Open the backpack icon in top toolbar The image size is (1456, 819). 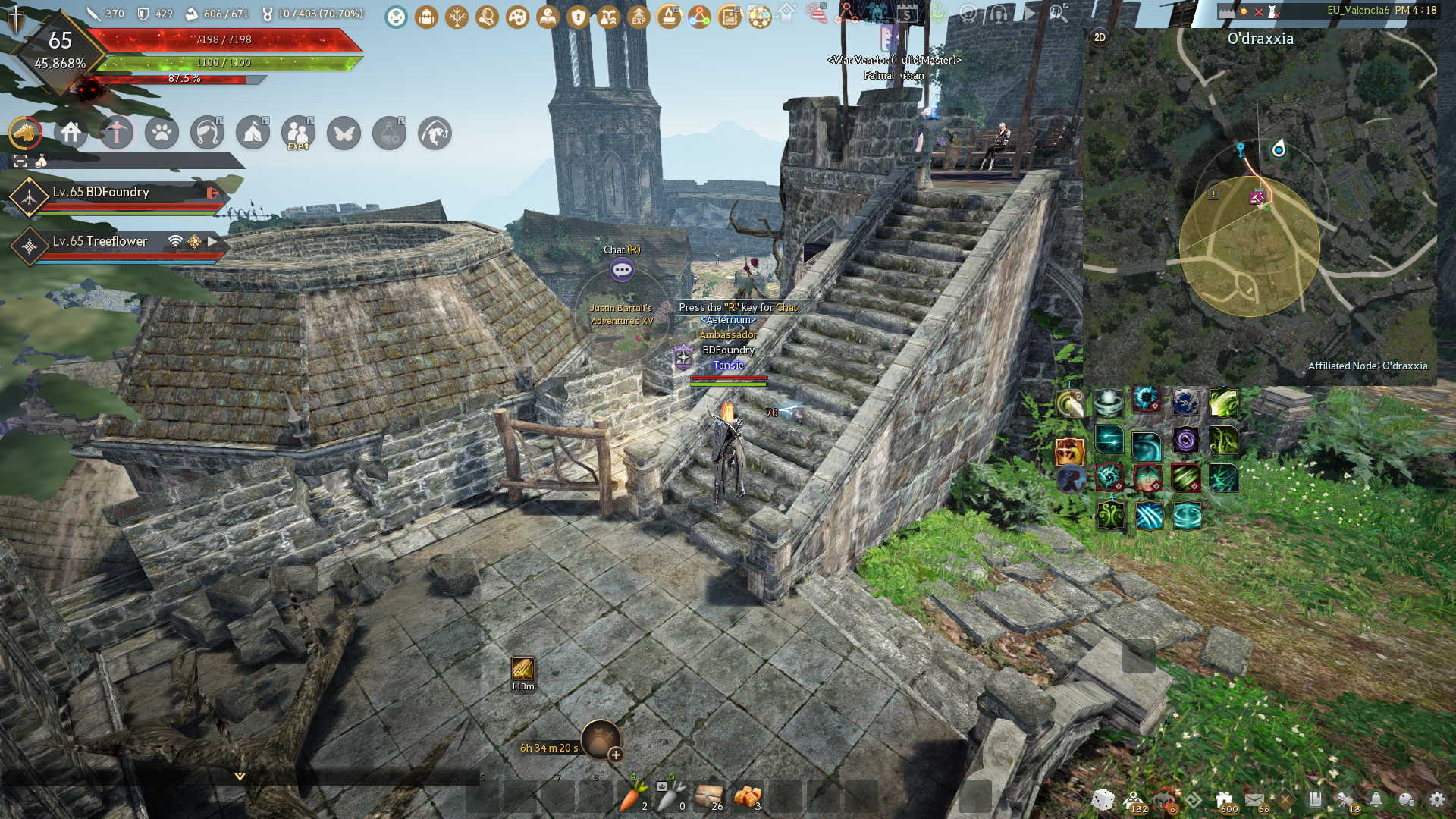point(426,16)
